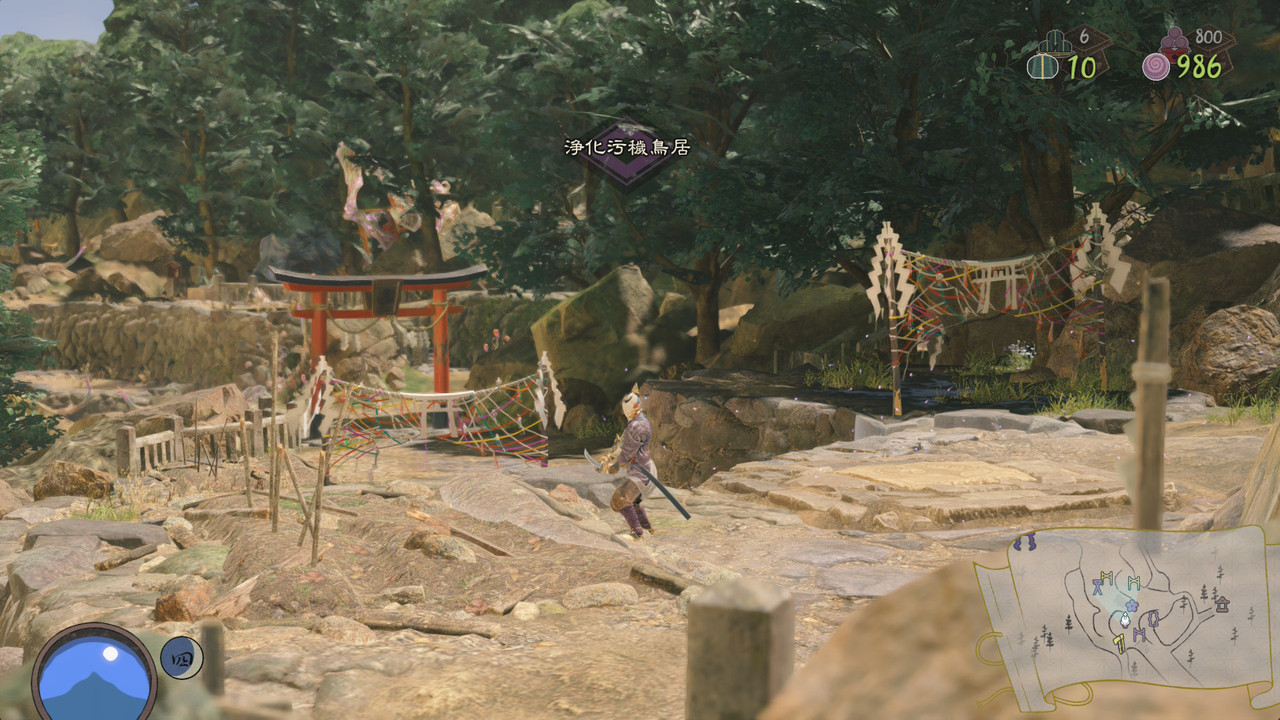Click the green striped ration icon

tap(1043, 67)
